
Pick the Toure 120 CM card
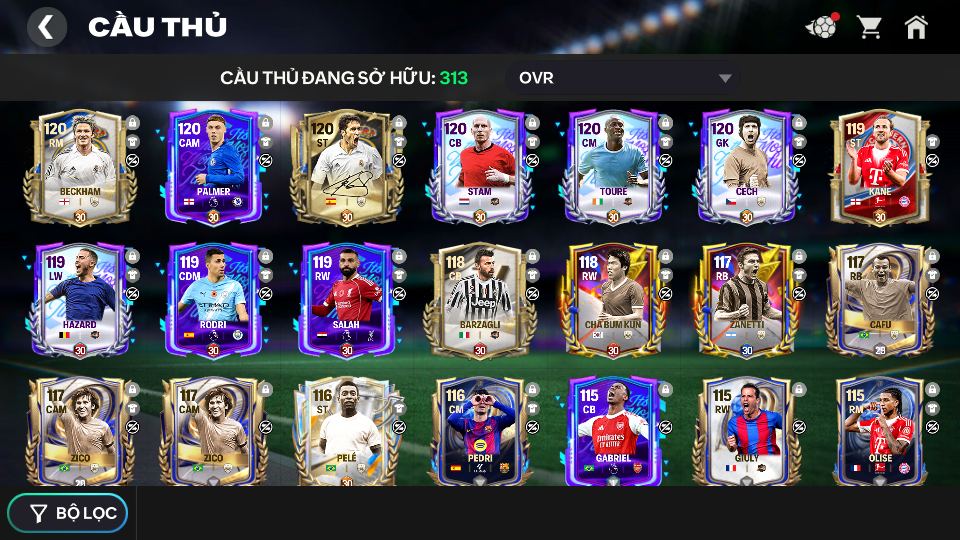[x=613, y=166]
